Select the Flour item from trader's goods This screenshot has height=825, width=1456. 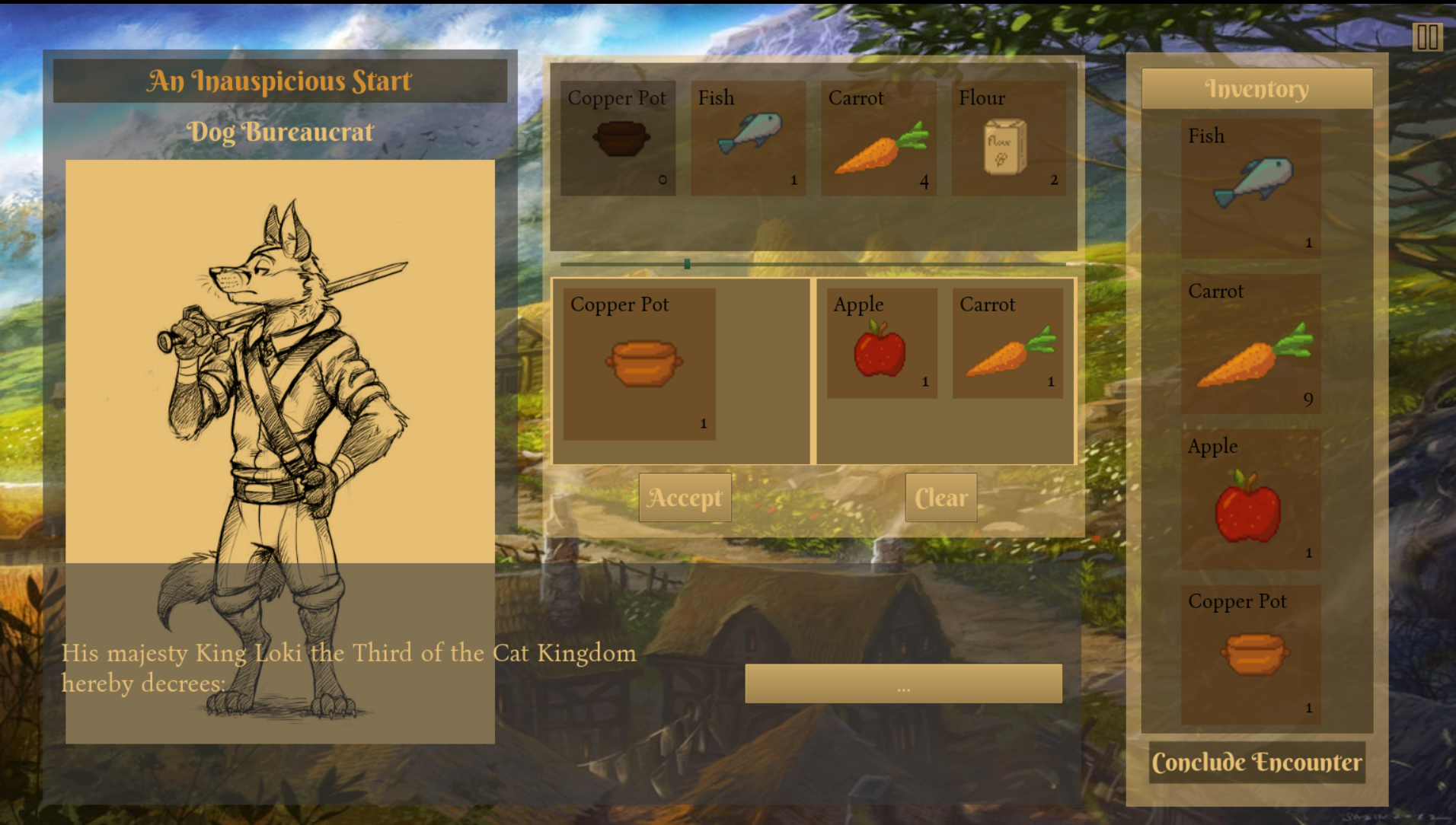pos(1008,139)
